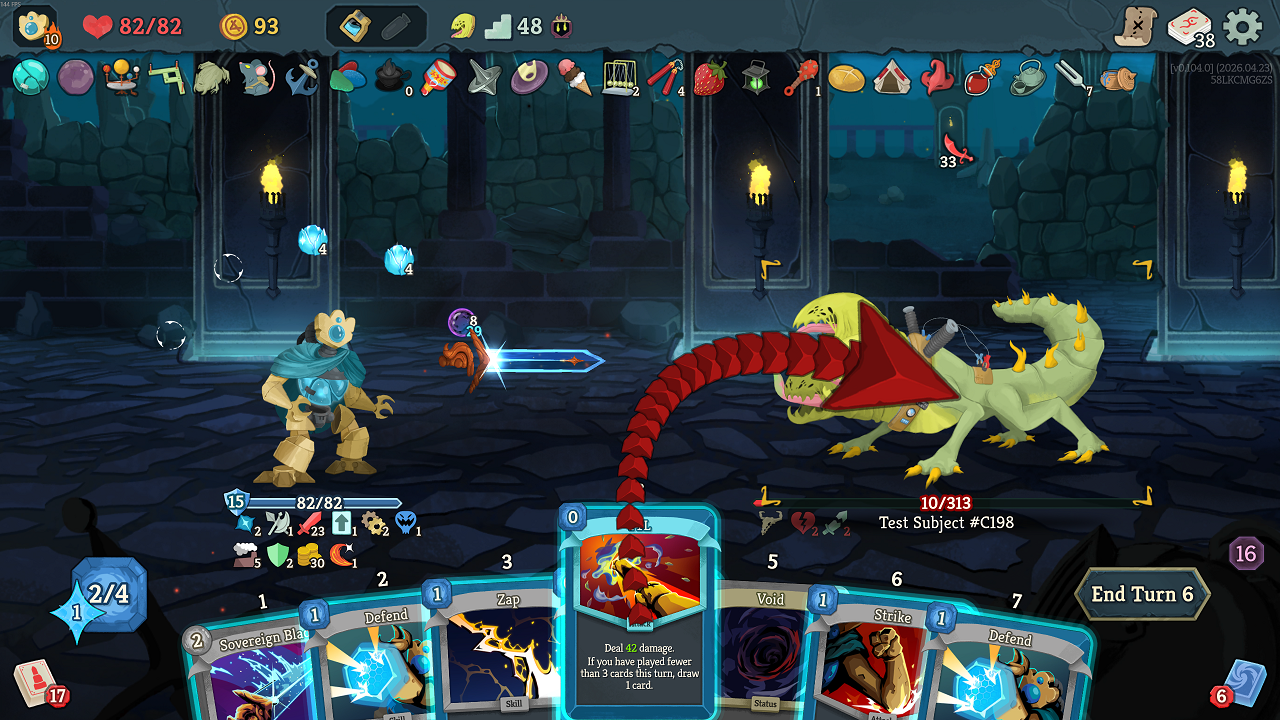The image size is (1280, 720).
Task: Open the map scroll
Action: coord(1136,26)
